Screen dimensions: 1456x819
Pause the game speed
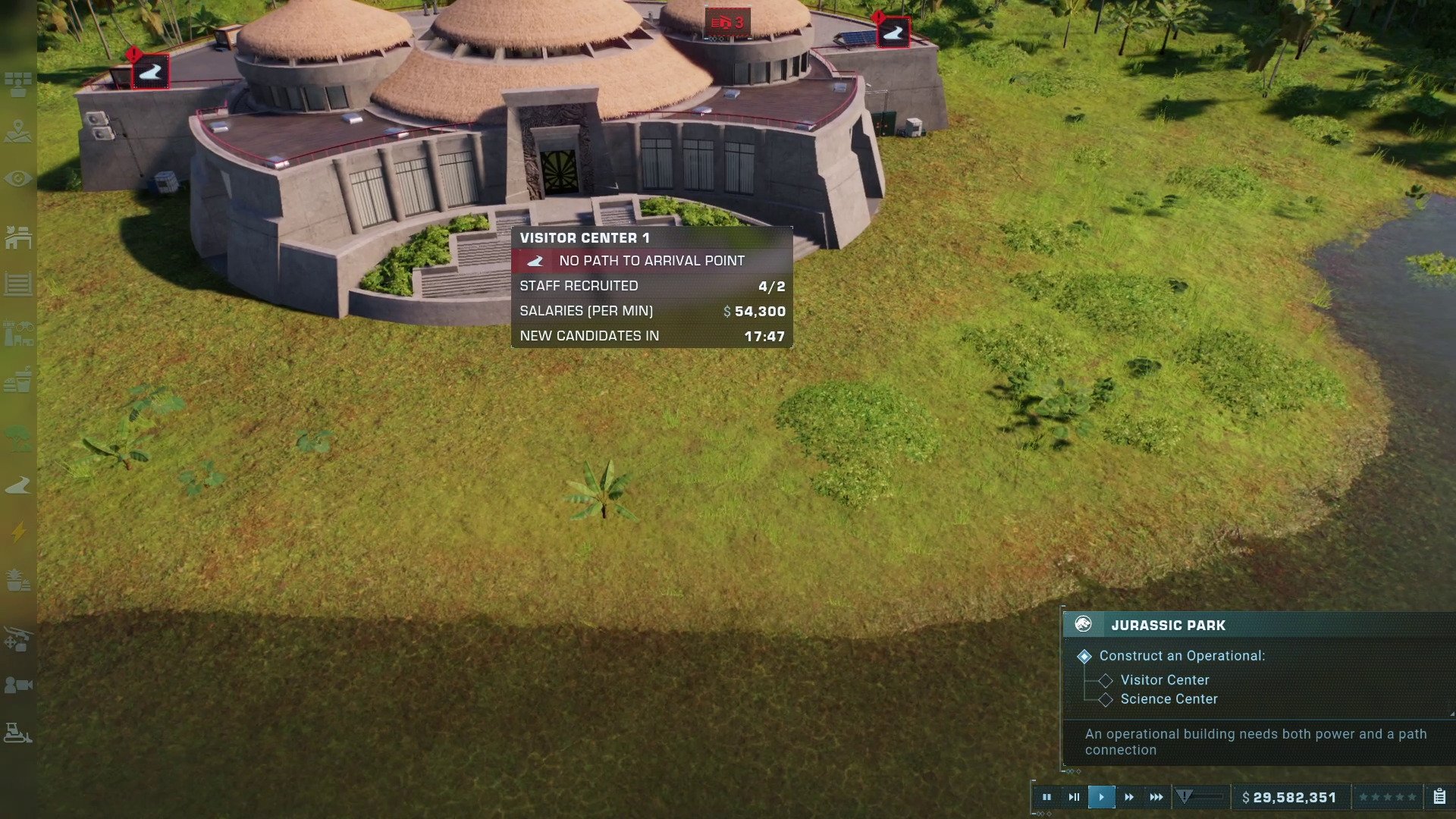coord(1046,797)
